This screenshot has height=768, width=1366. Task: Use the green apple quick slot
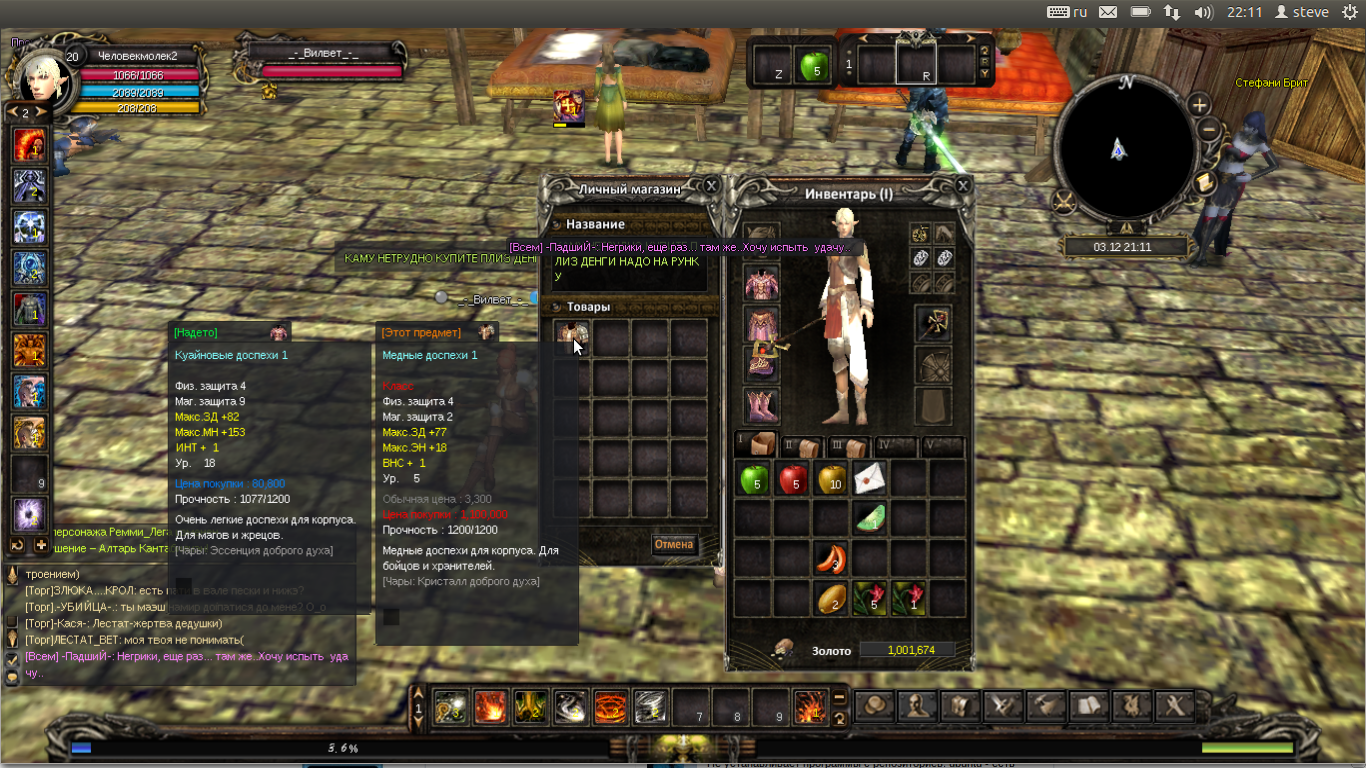click(814, 67)
